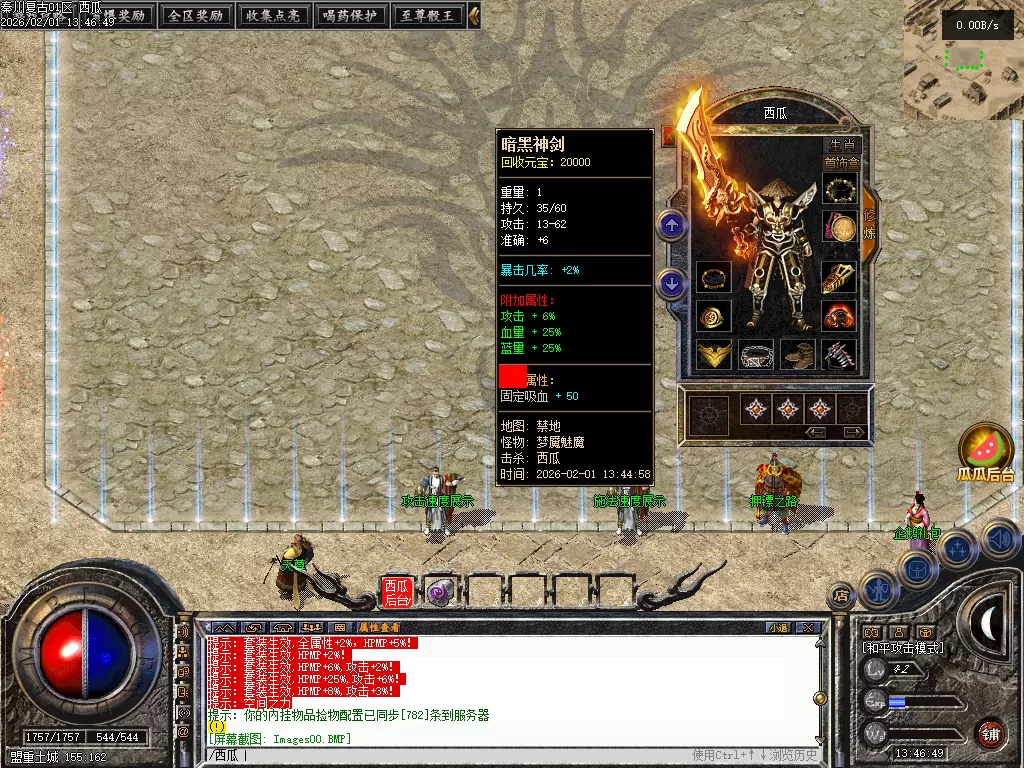Select the equipped belt slot
This screenshot has height=768, width=1024.
point(756,354)
